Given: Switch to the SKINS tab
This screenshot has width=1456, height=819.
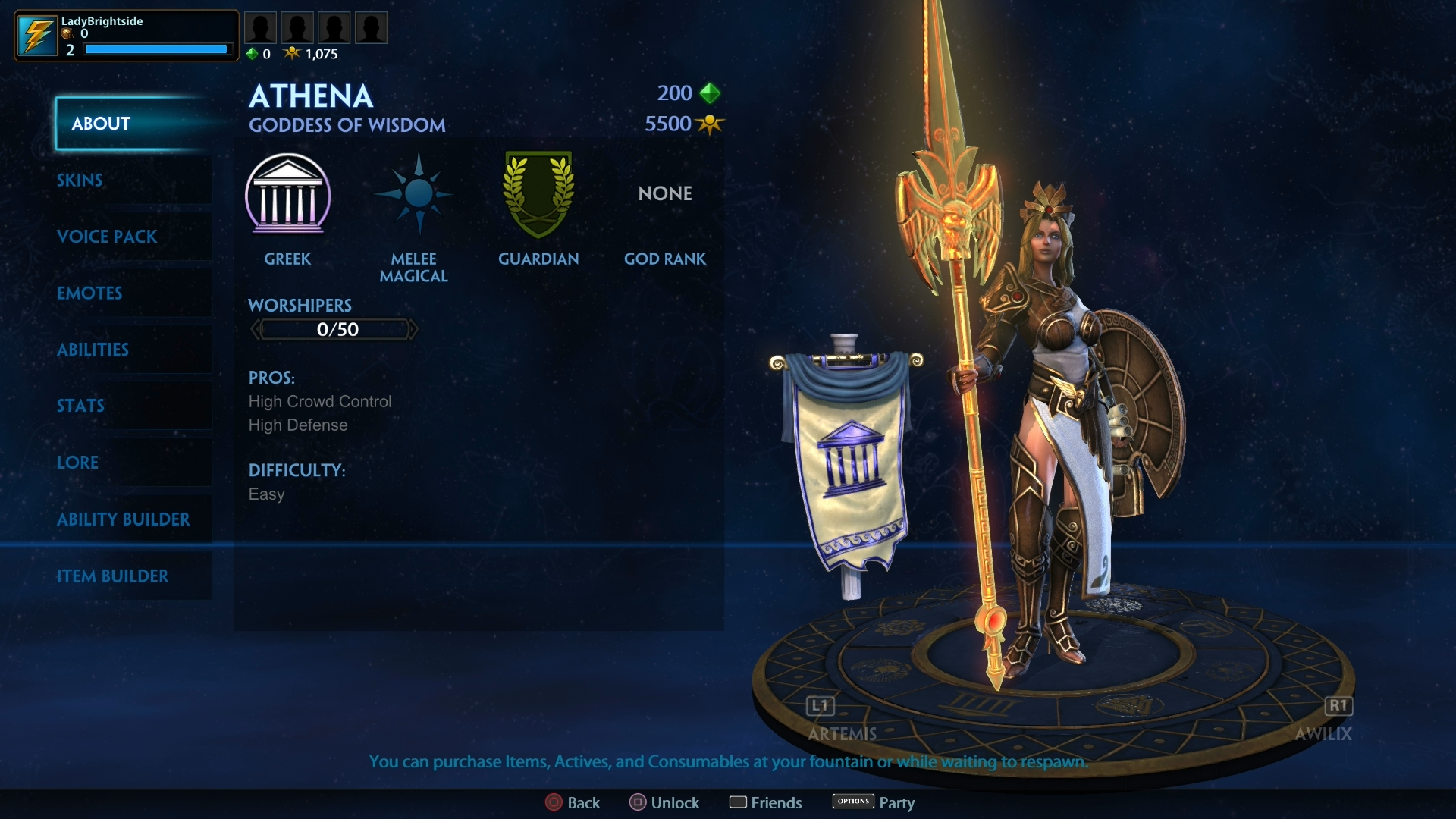Looking at the screenshot, I should pos(106,180).
